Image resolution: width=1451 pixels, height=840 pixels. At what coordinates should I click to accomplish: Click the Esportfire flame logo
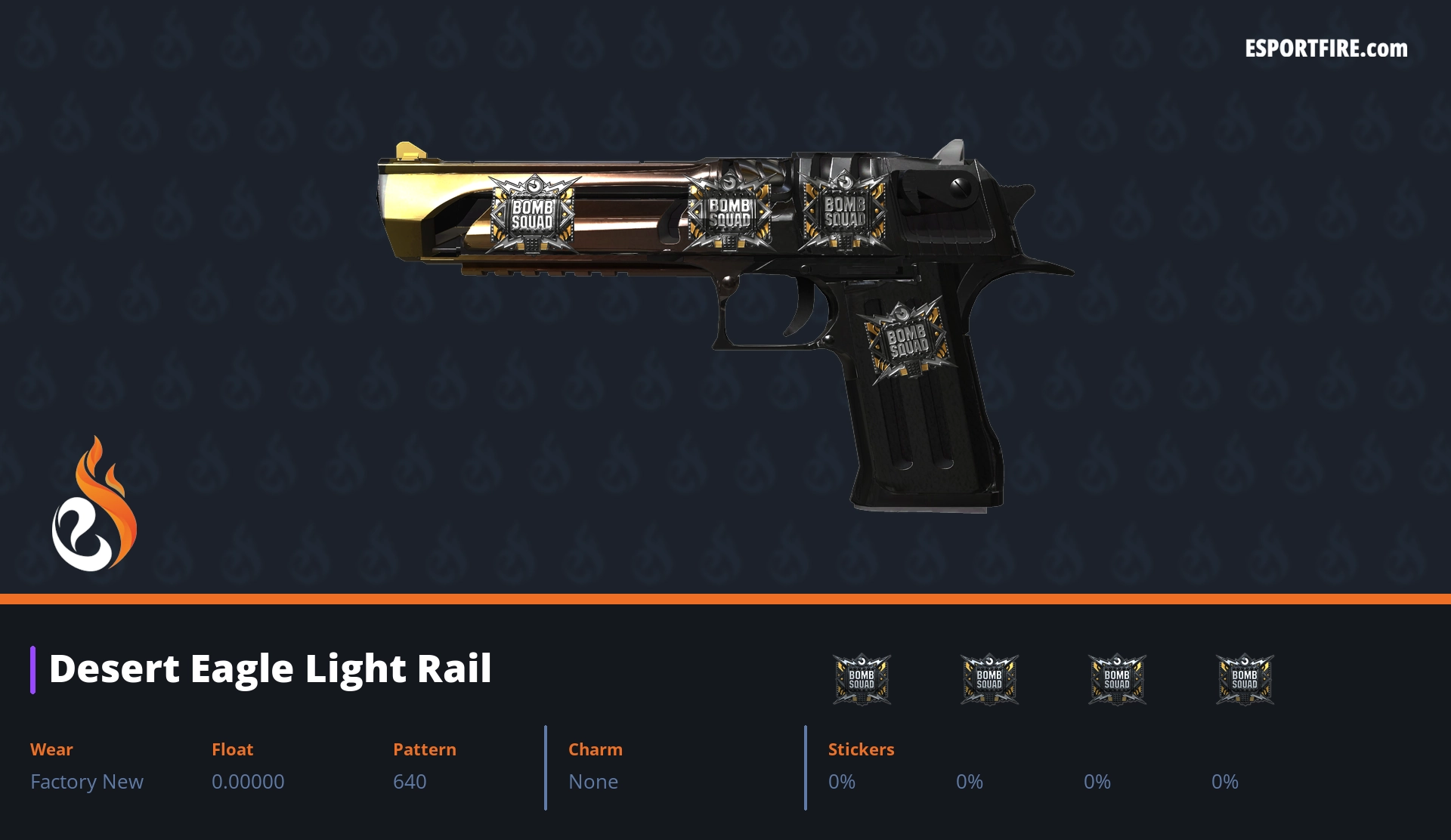point(94,505)
